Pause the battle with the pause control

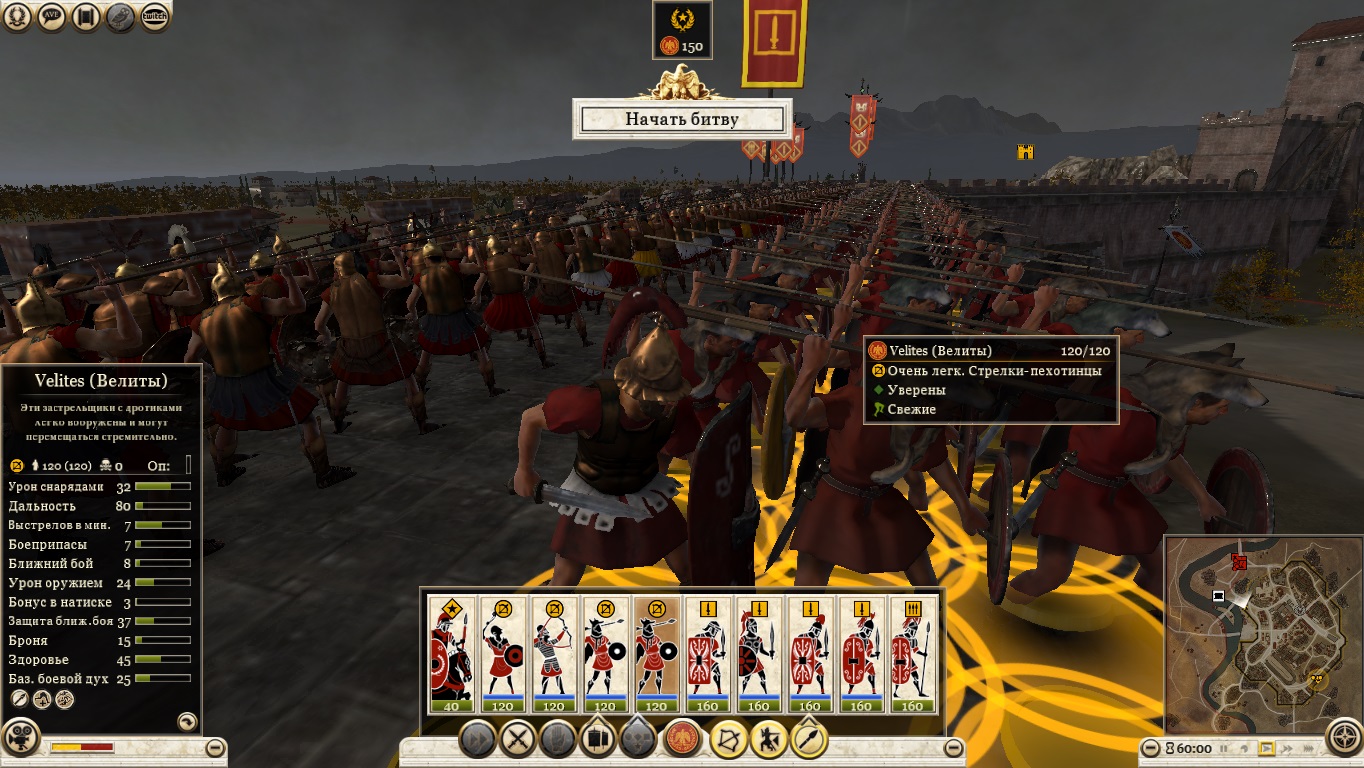pos(1221,748)
